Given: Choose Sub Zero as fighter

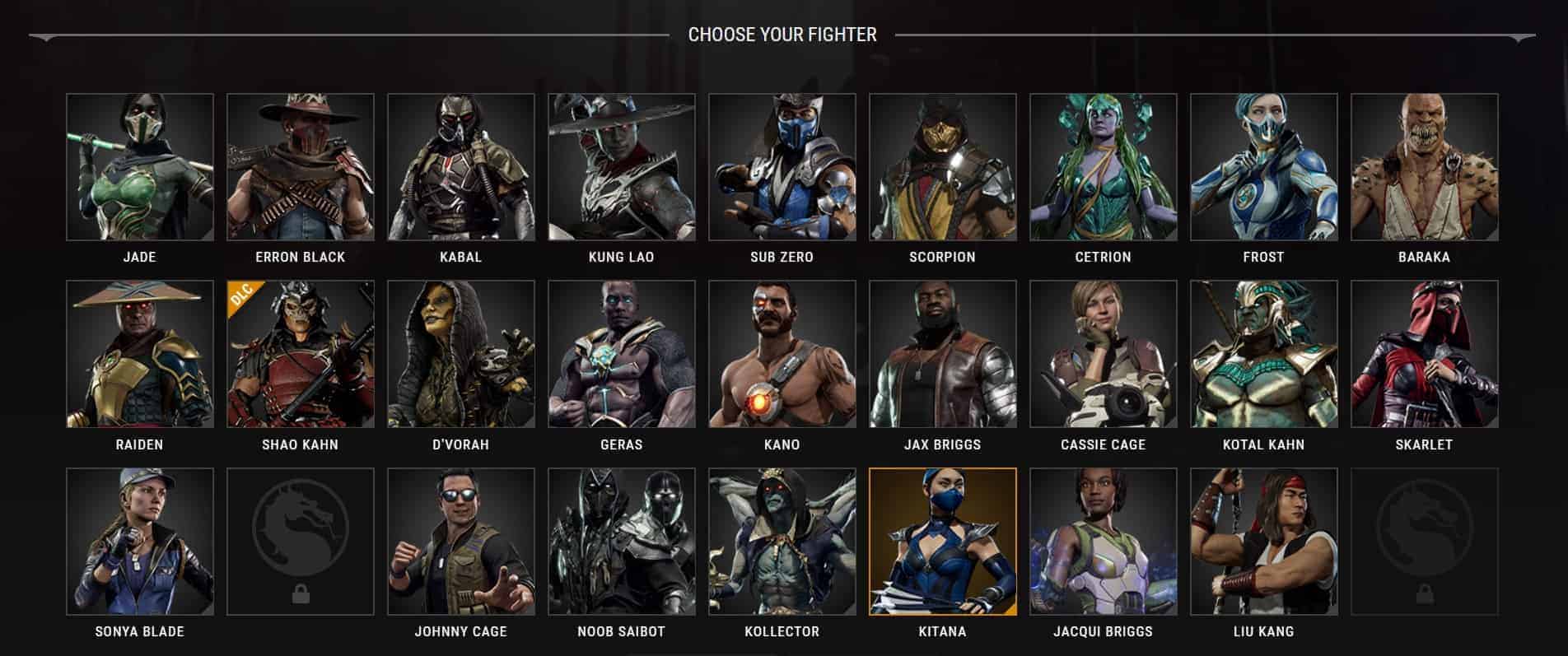Looking at the screenshot, I should pyautogui.click(x=782, y=167).
